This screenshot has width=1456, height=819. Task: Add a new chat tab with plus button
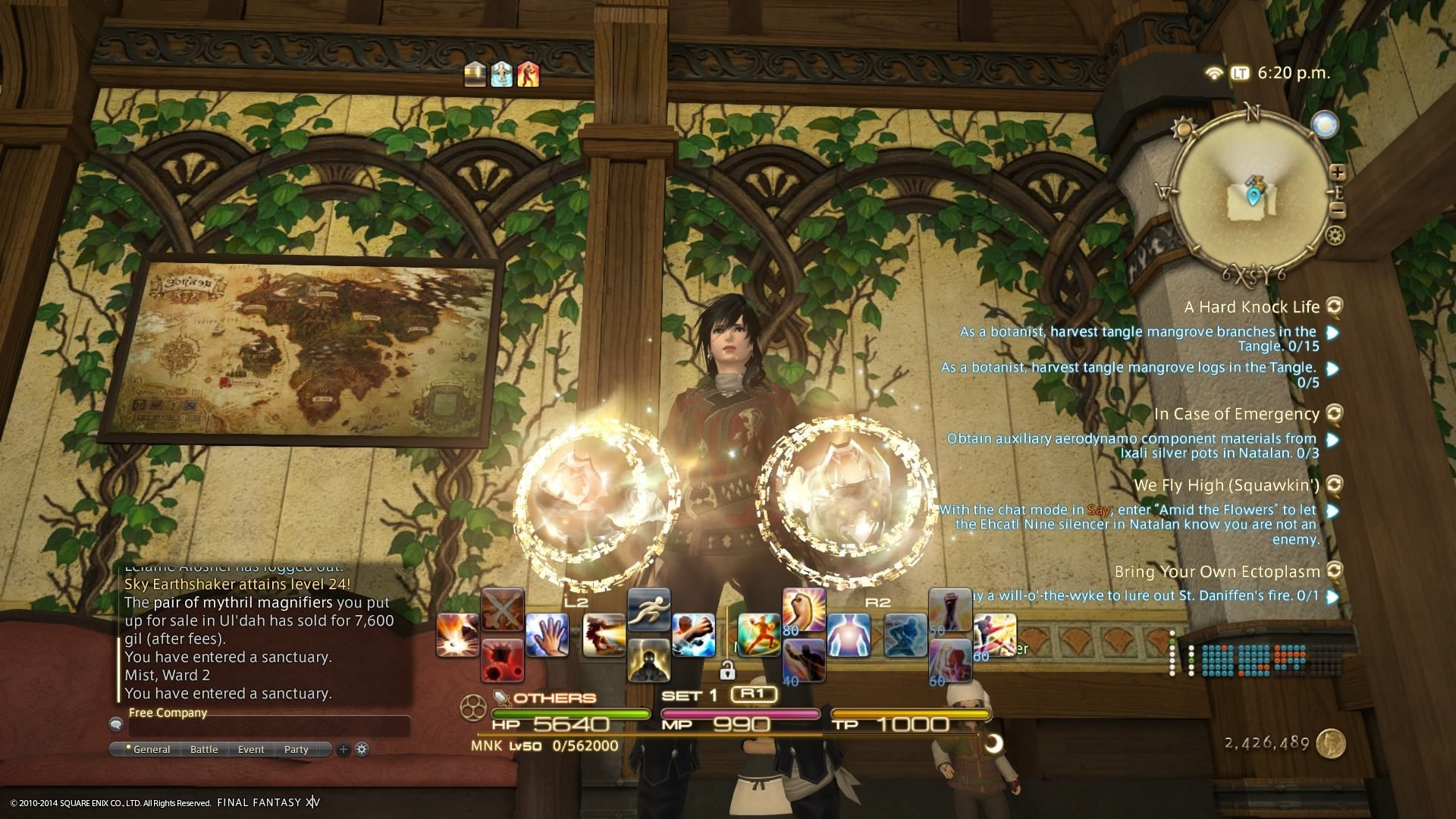click(x=343, y=749)
